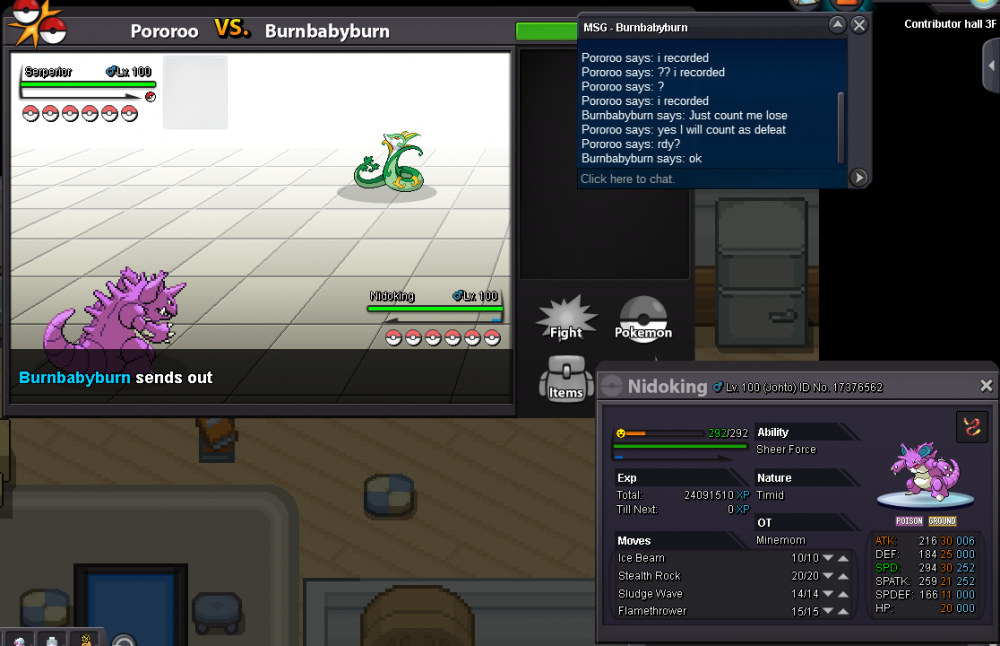This screenshot has width=1000, height=646.
Task: Choose the Fight battle command
Action: (x=566, y=320)
